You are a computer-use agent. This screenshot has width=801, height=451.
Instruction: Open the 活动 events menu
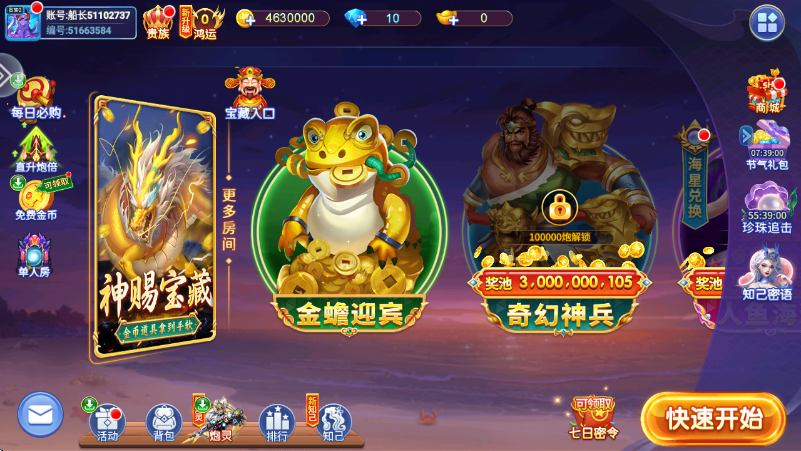click(107, 421)
